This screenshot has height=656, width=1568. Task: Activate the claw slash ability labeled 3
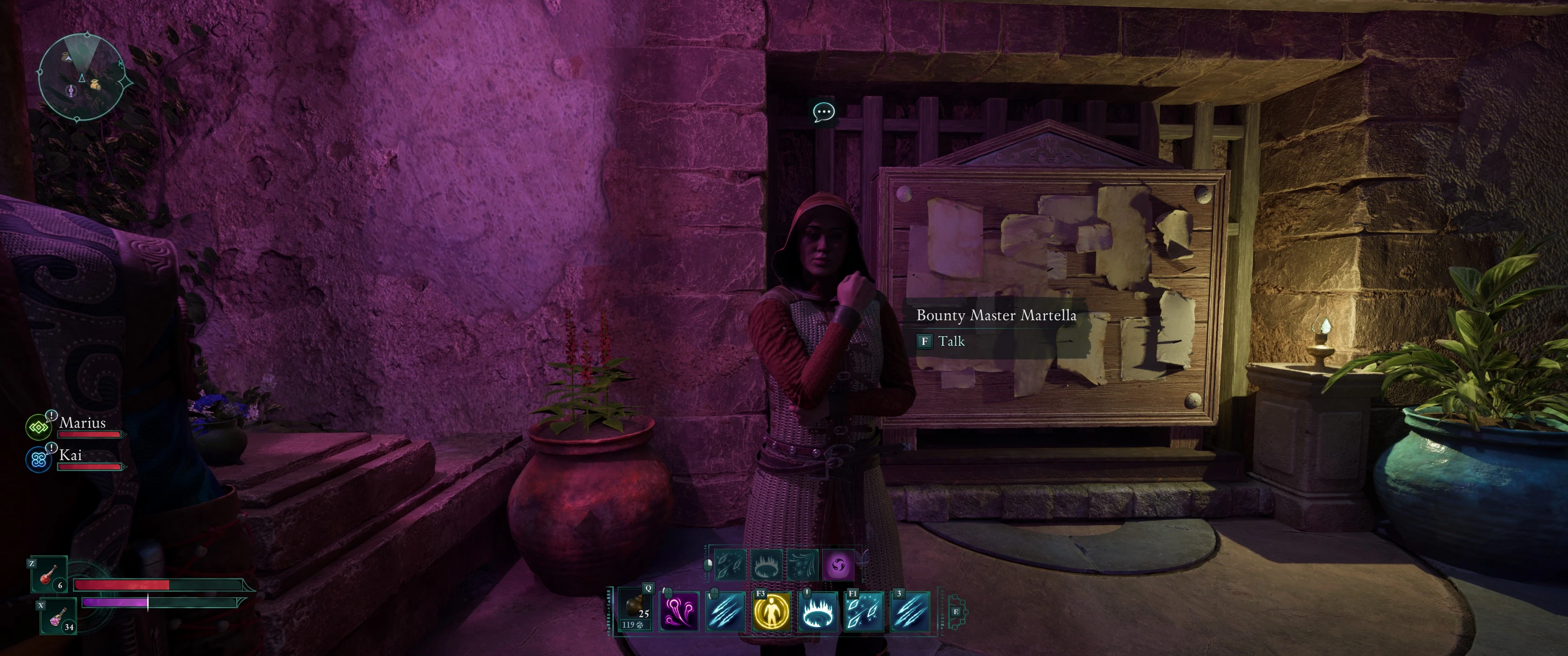coord(910,611)
